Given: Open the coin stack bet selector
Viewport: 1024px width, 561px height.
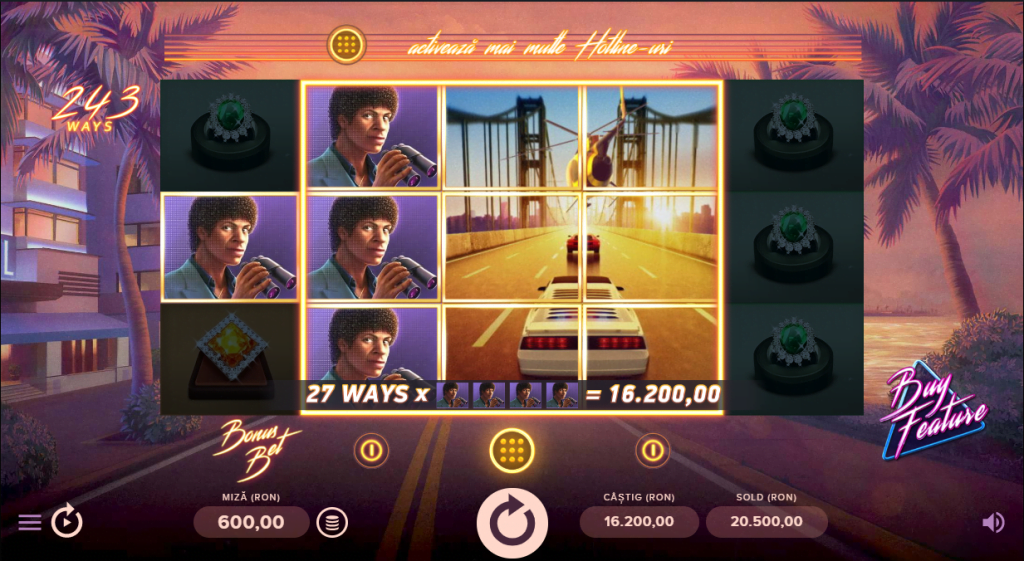Looking at the screenshot, I should point(332,522).
